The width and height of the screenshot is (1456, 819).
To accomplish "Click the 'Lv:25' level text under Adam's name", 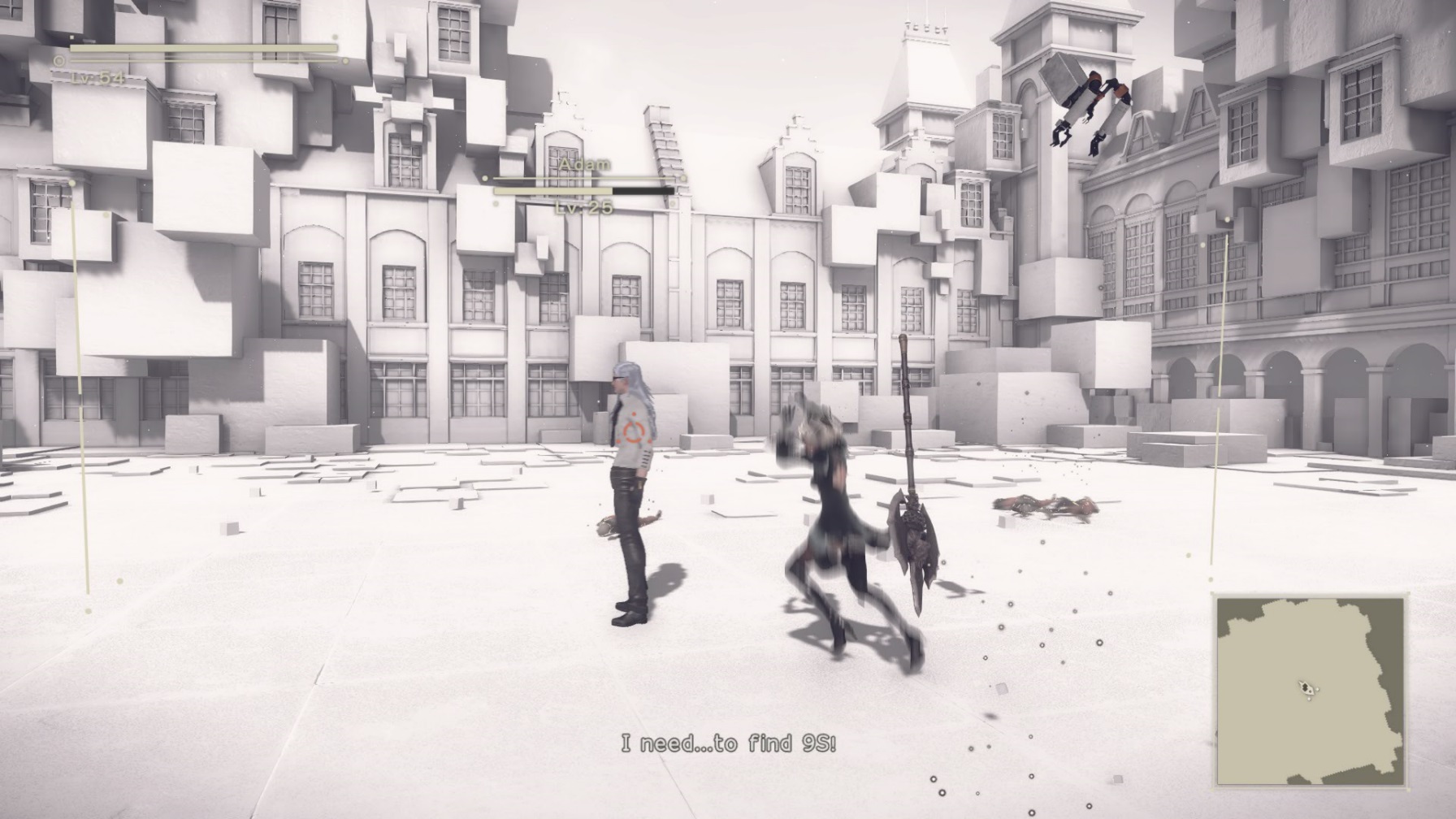I will coord(584,208).
